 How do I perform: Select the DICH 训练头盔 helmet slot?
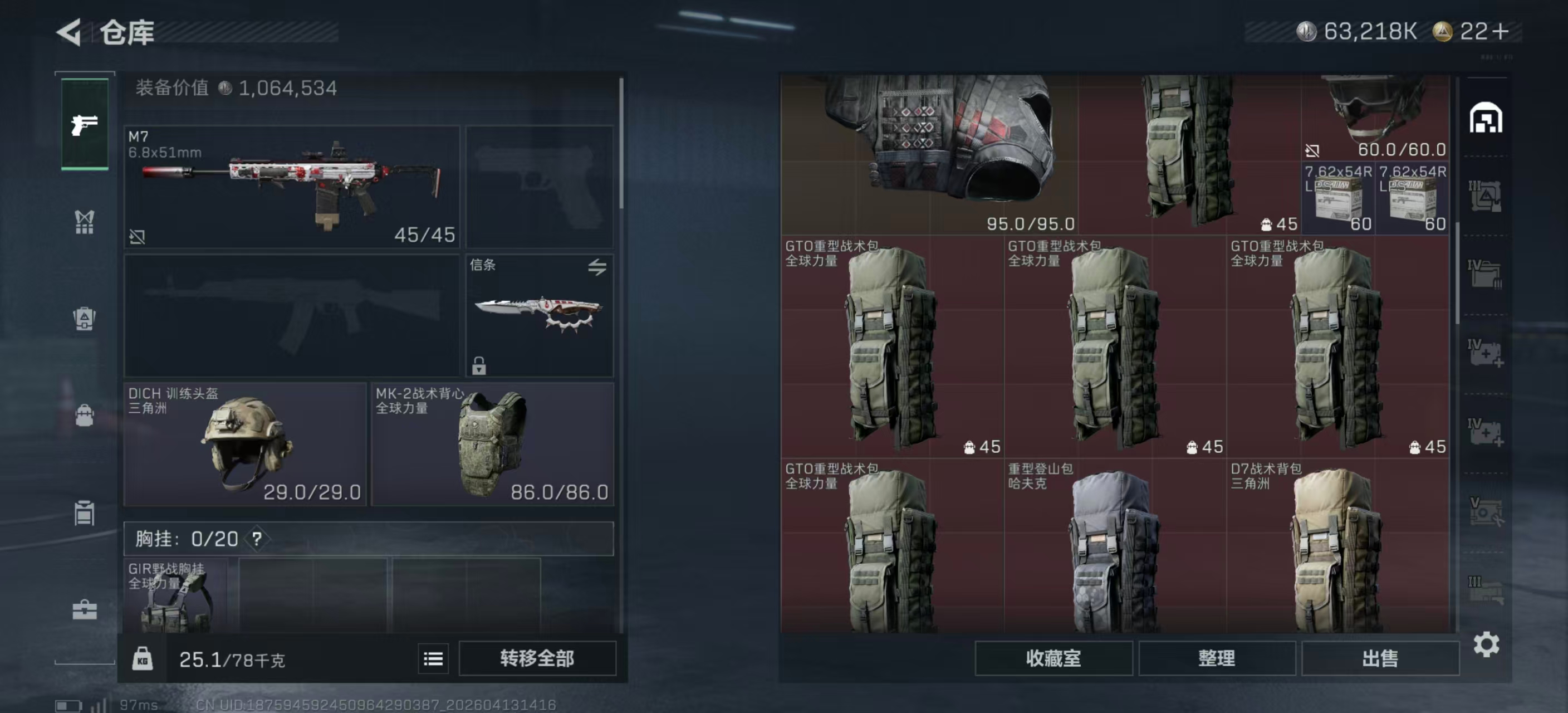click(x=244, y=444)
